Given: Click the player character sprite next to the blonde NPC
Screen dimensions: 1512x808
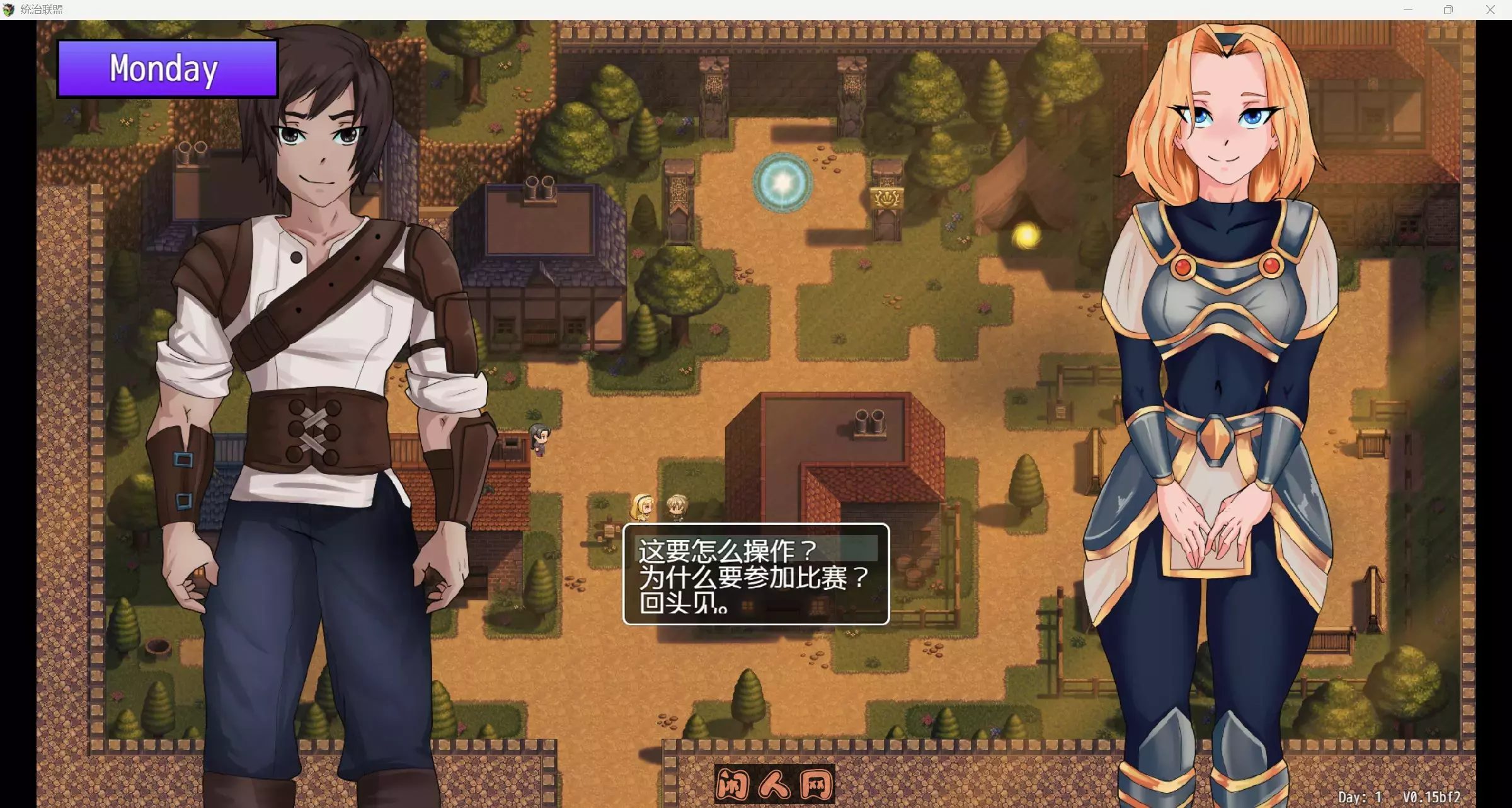Looking at the screenshot, I should pyautogui.click(x=675, y=504).
